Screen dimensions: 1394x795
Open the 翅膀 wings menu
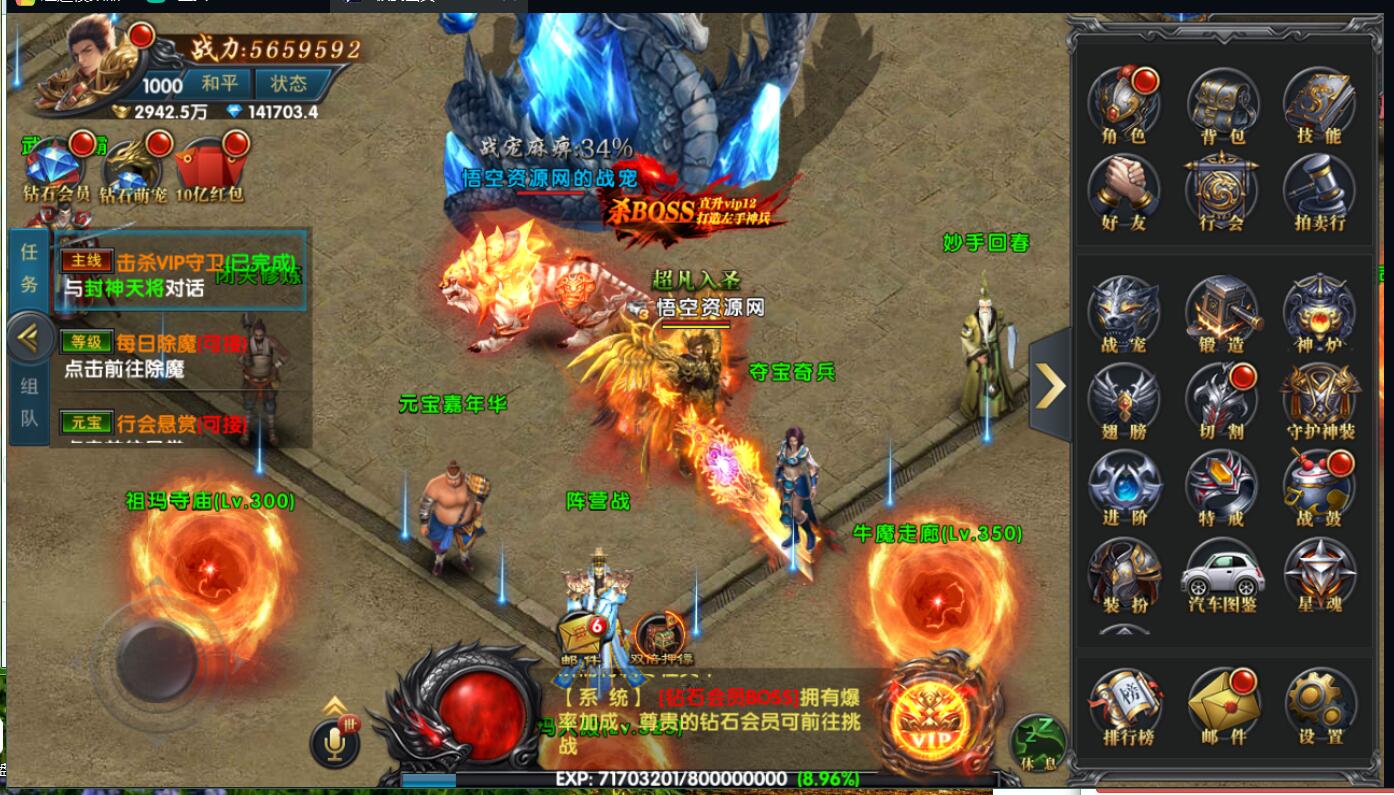1124,399
